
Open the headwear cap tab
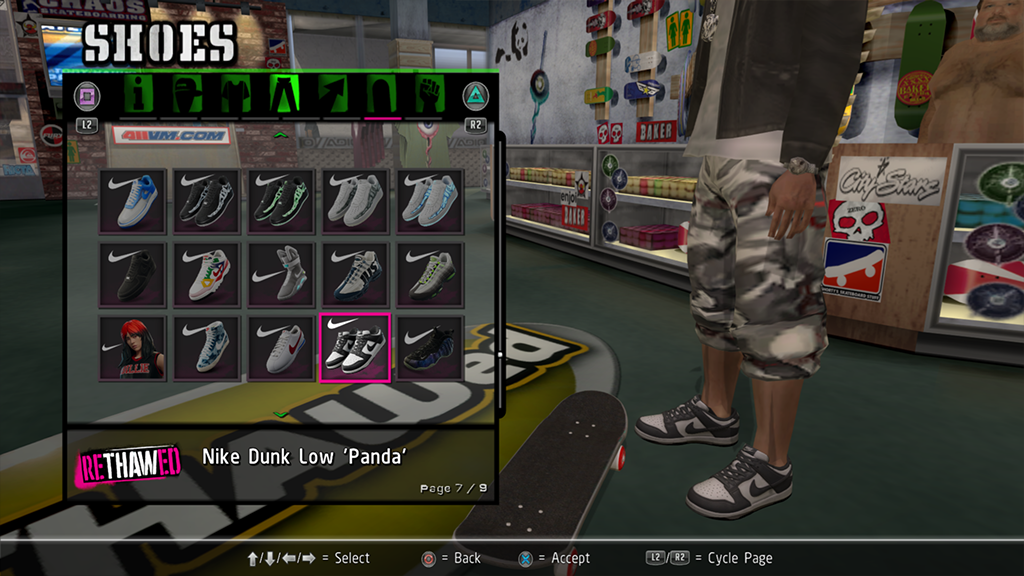point(187,96)
